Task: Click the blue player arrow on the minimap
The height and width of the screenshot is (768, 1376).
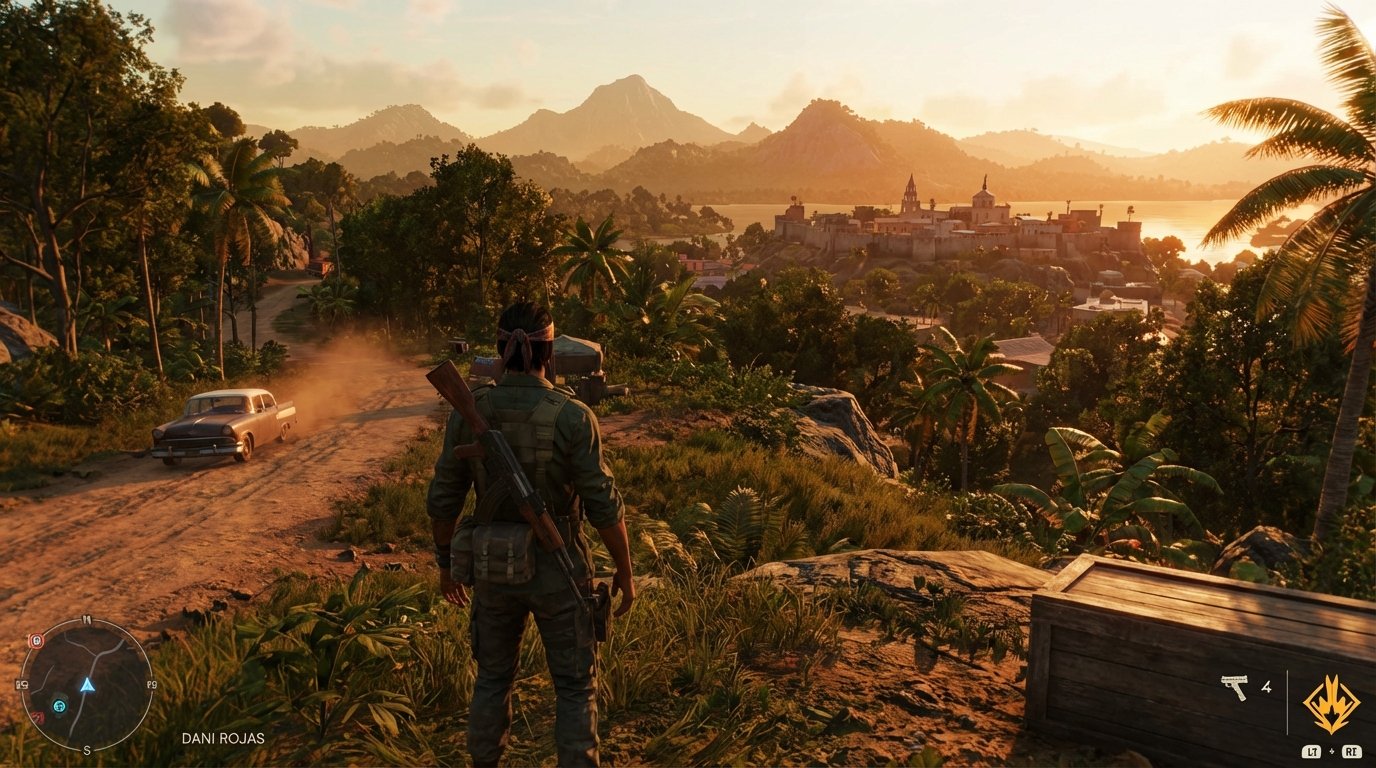Action: (x=88, y=686)
